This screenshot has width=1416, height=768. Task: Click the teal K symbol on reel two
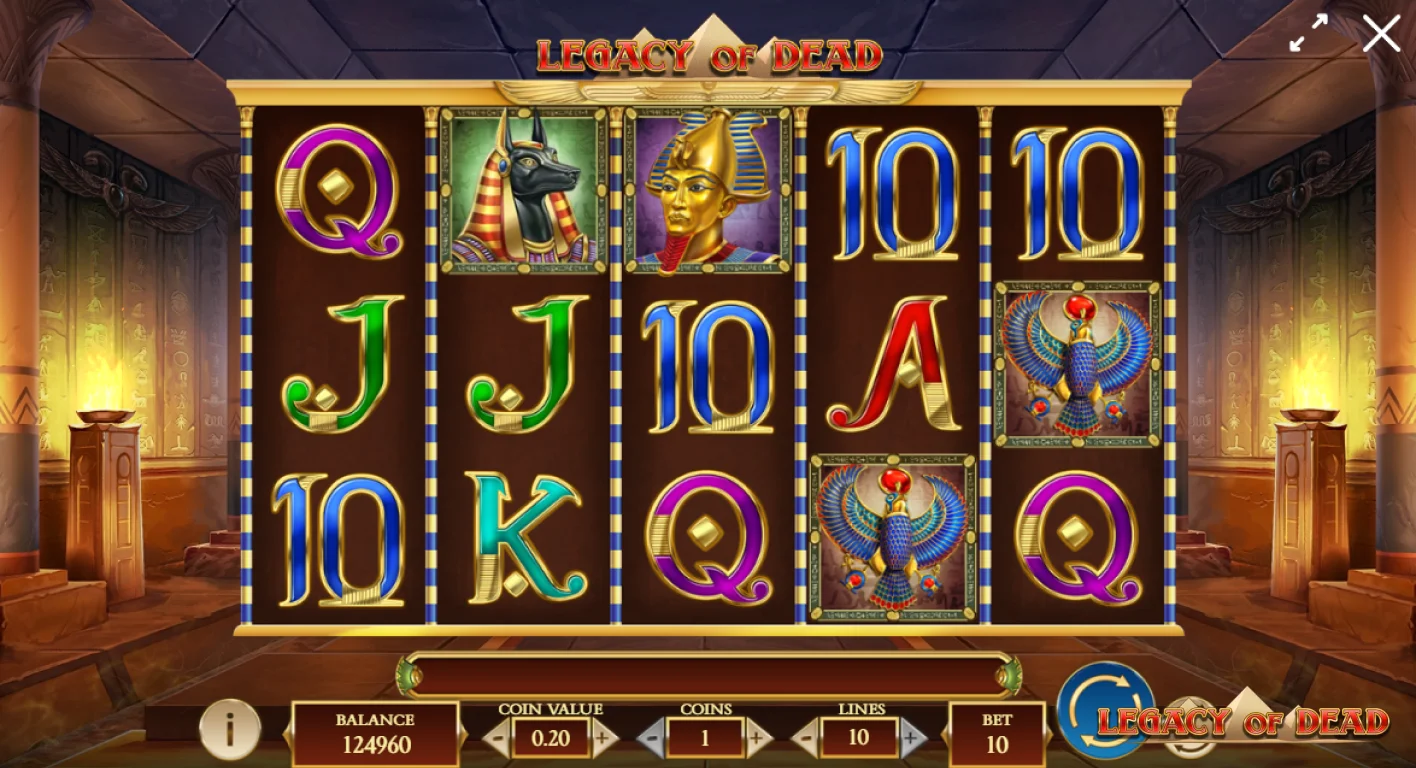520,540
